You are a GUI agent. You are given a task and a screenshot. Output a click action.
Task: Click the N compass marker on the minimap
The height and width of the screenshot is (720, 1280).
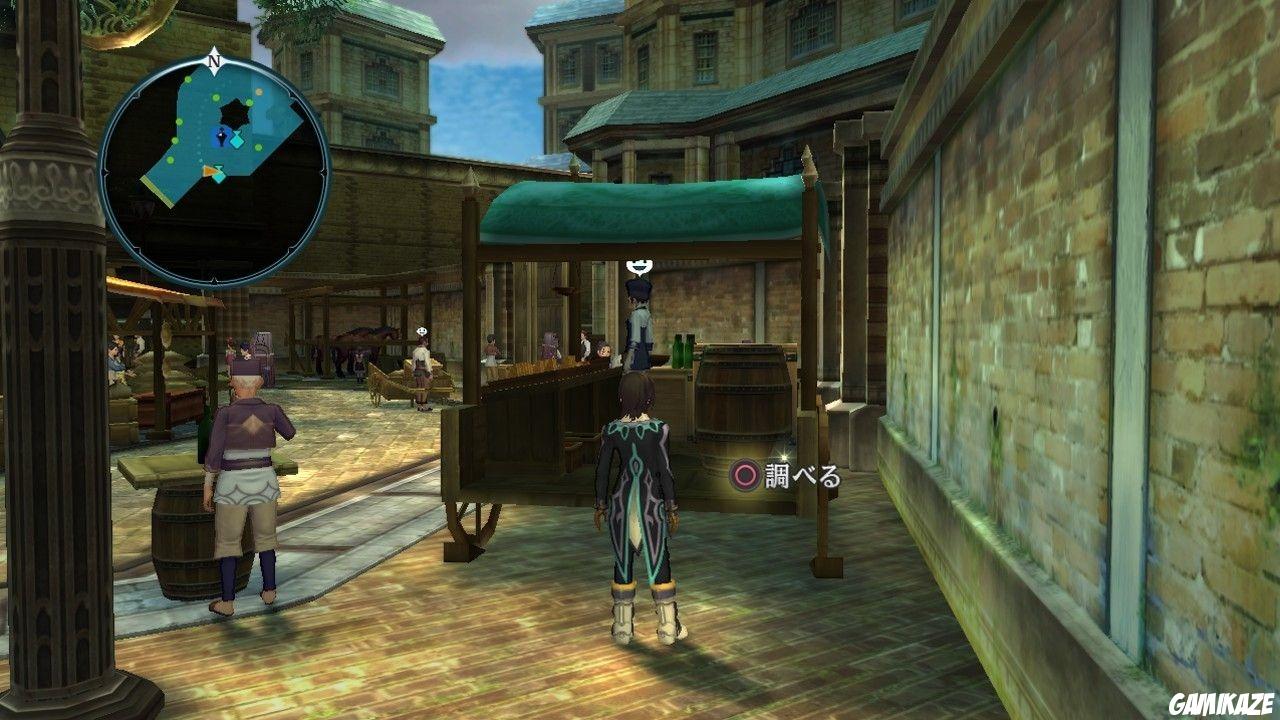click(213, 59)
